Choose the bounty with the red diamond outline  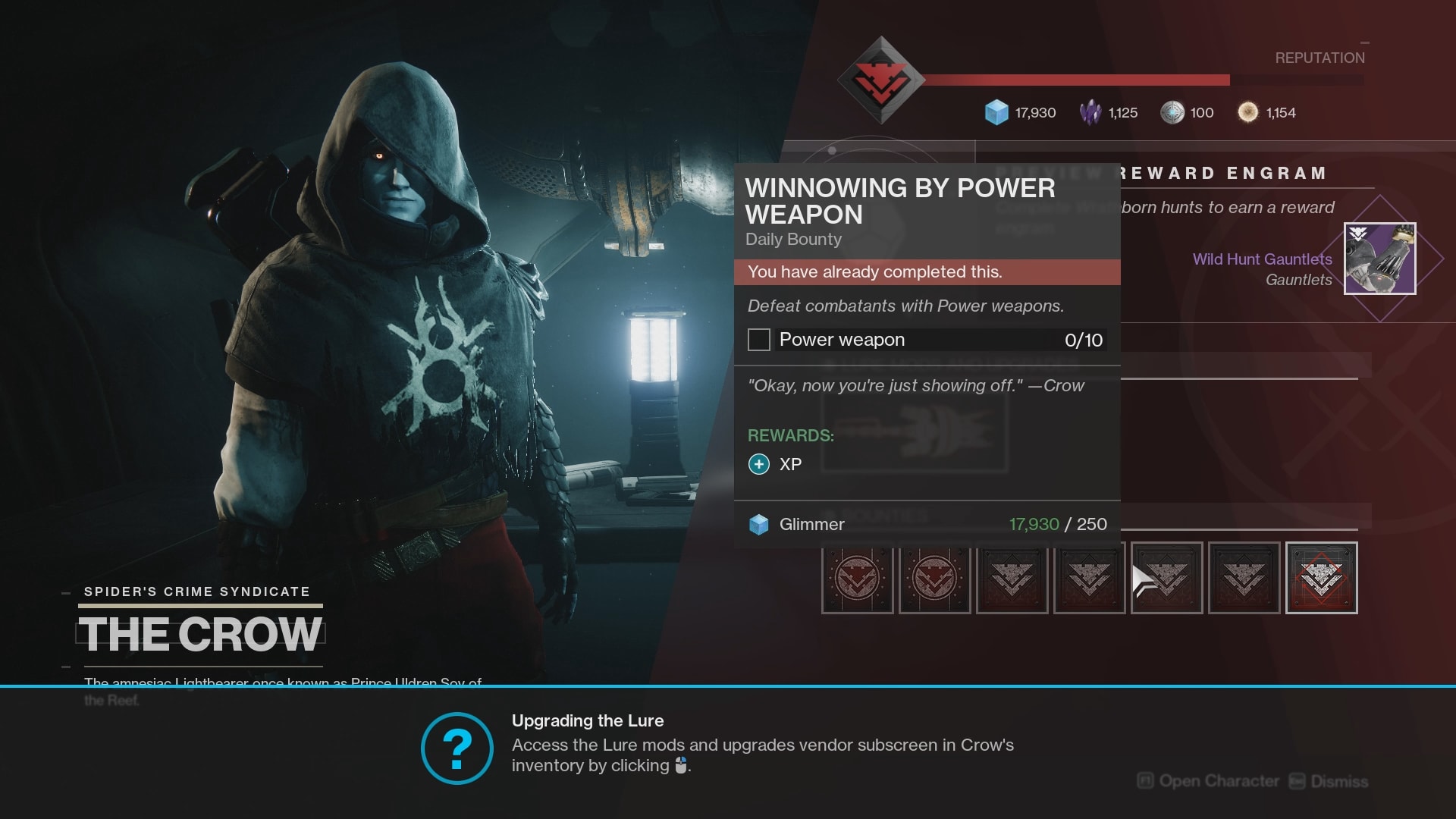coord(1321,578)
